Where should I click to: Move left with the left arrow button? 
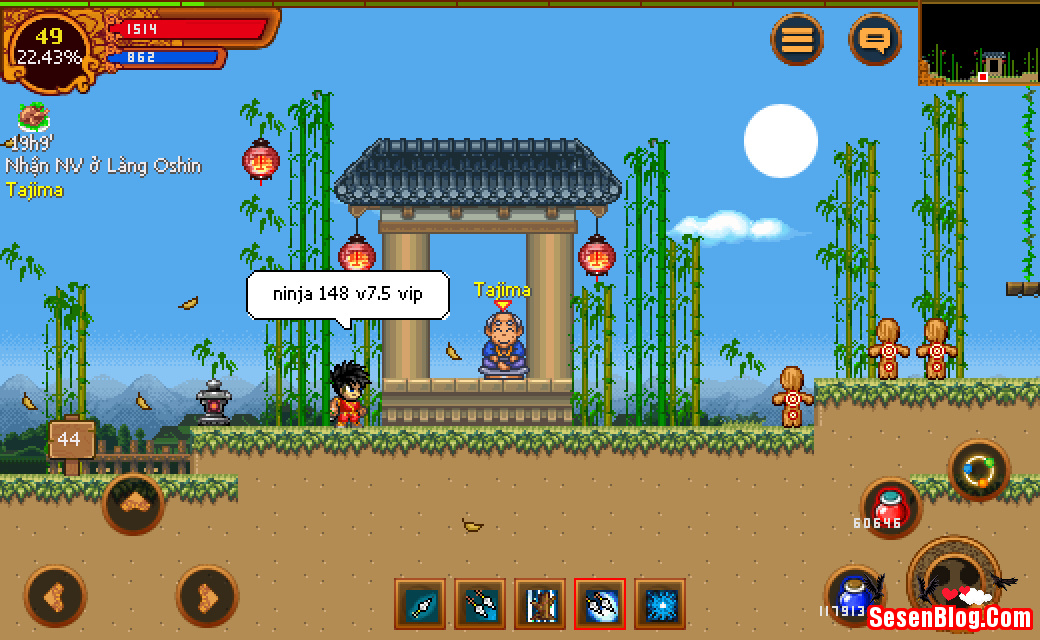(x=55, y=596)
